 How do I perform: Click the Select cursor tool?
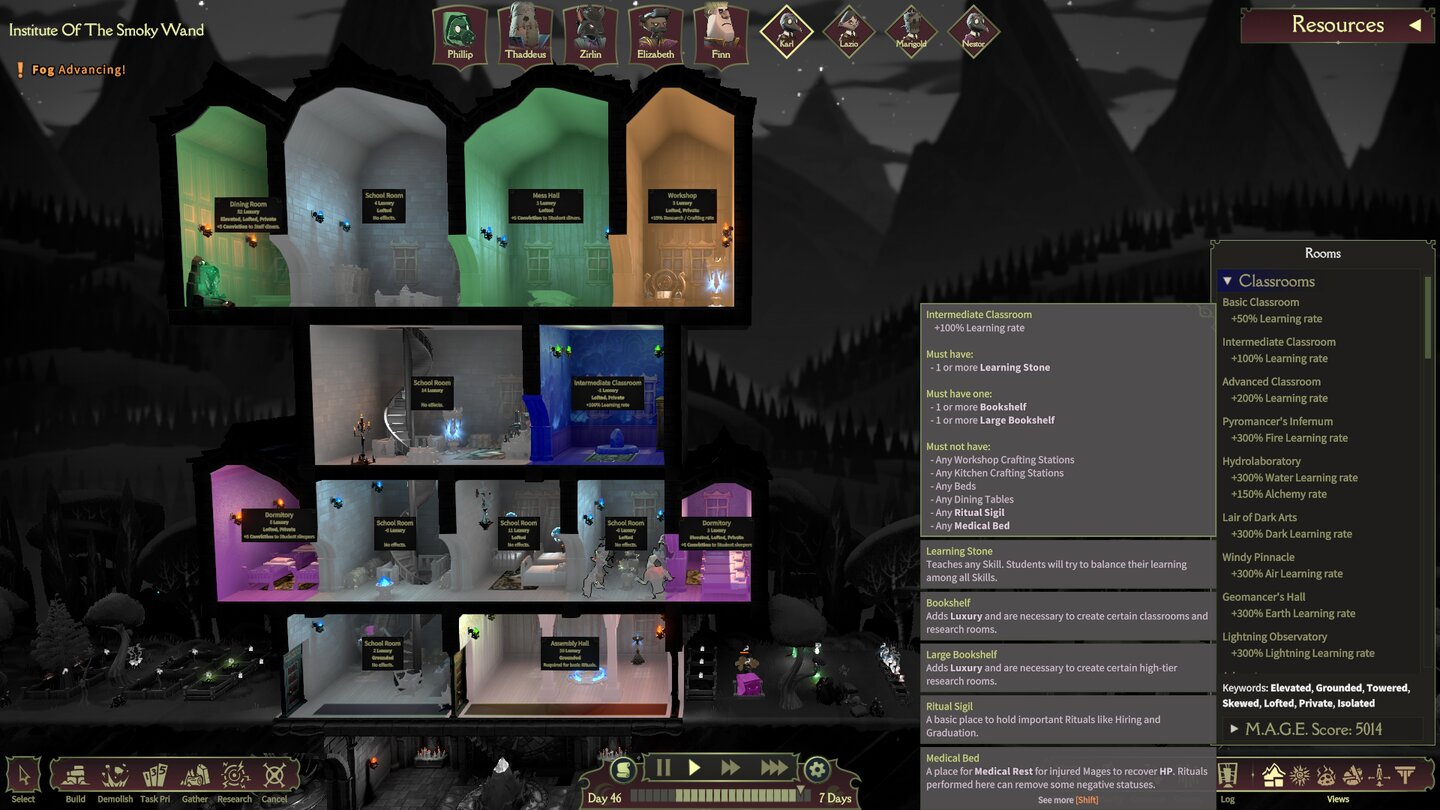[24, 775]
